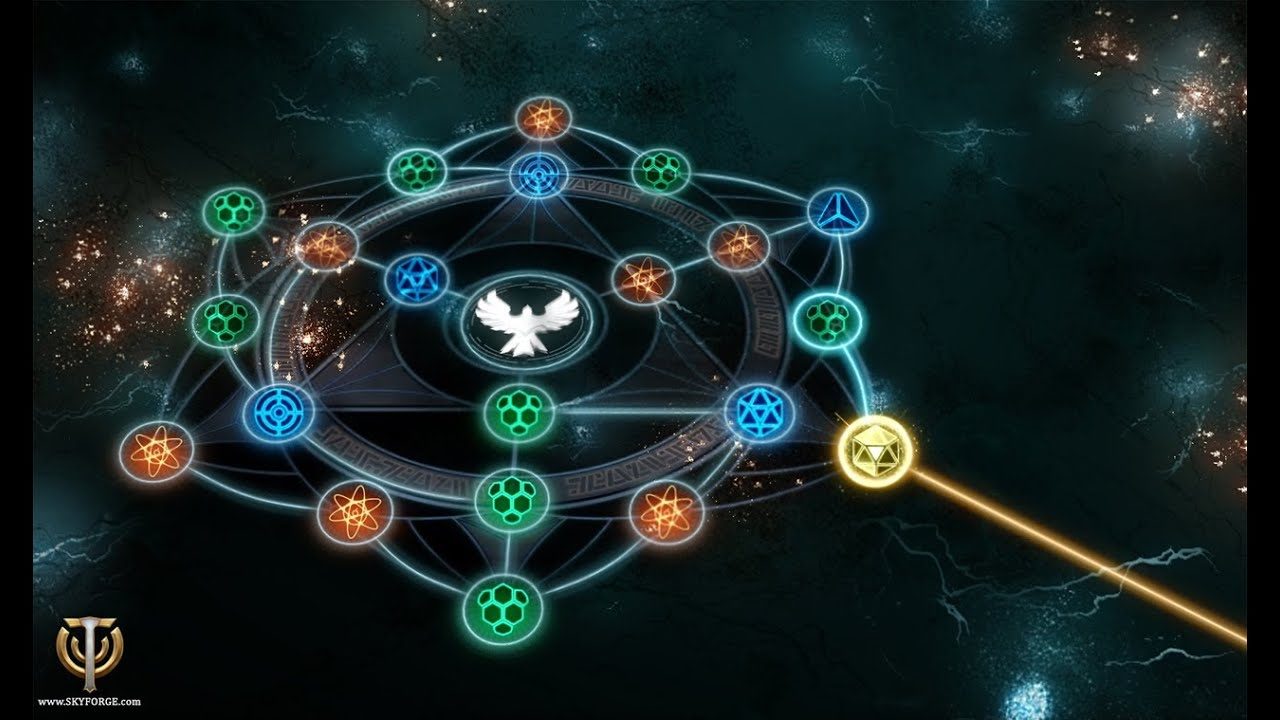Select the blue spiral target node near the top
The image size is (1280, 720).
[537, 173]
